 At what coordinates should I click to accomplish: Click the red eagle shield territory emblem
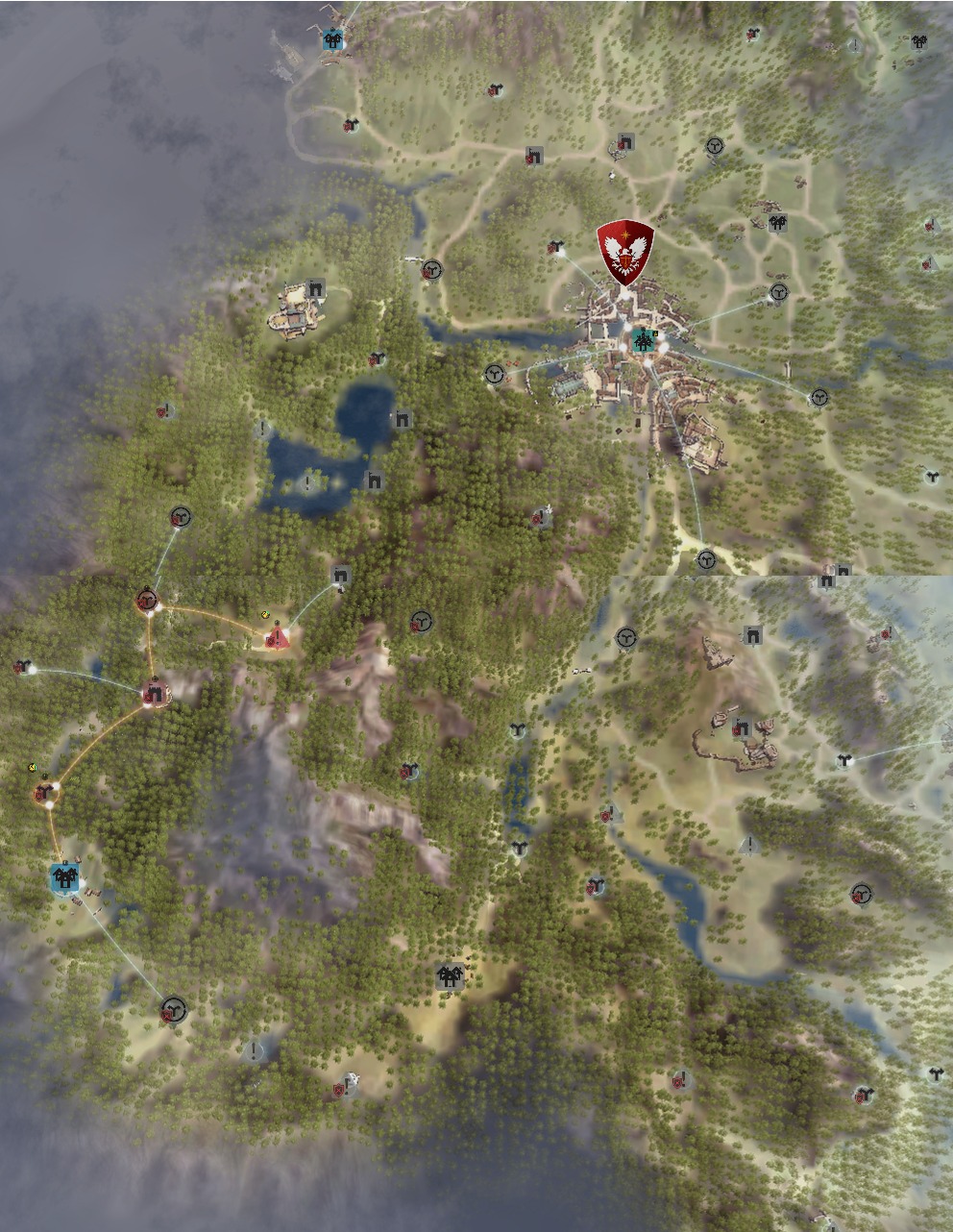coord(624,253)
